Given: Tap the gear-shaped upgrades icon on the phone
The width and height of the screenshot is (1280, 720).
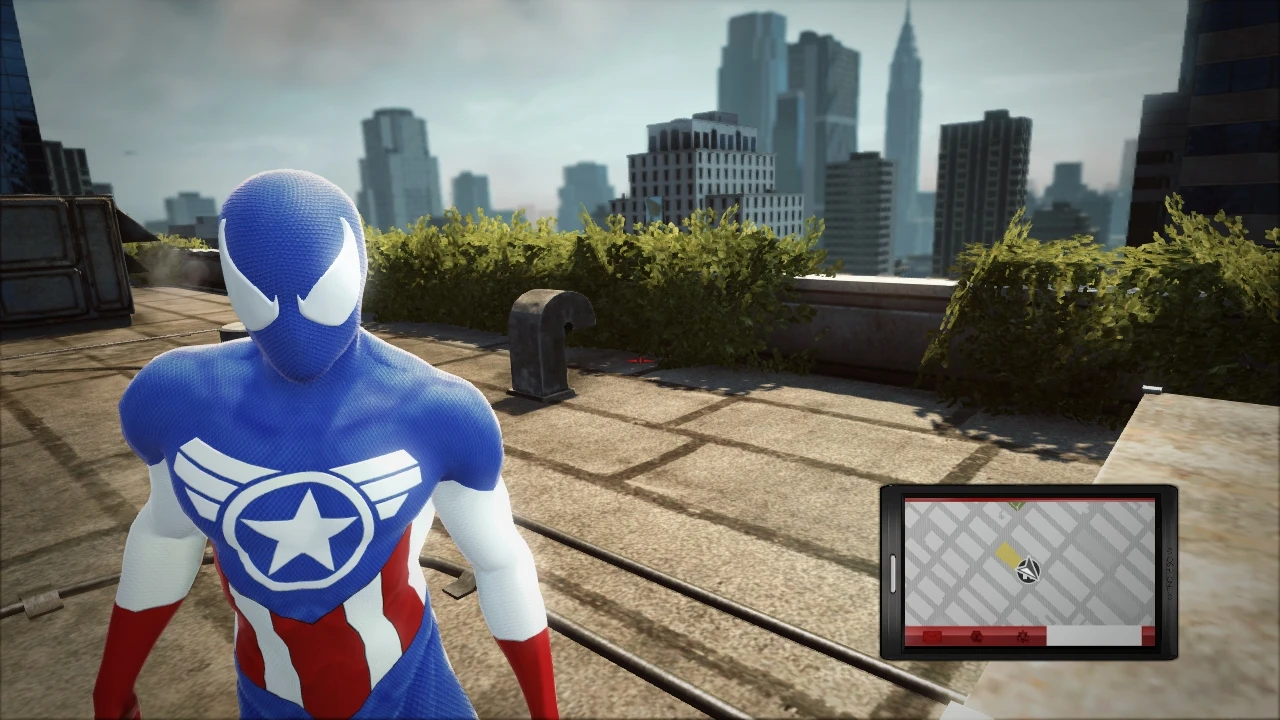Looking at the screenshot, I should coord(1024,637).
